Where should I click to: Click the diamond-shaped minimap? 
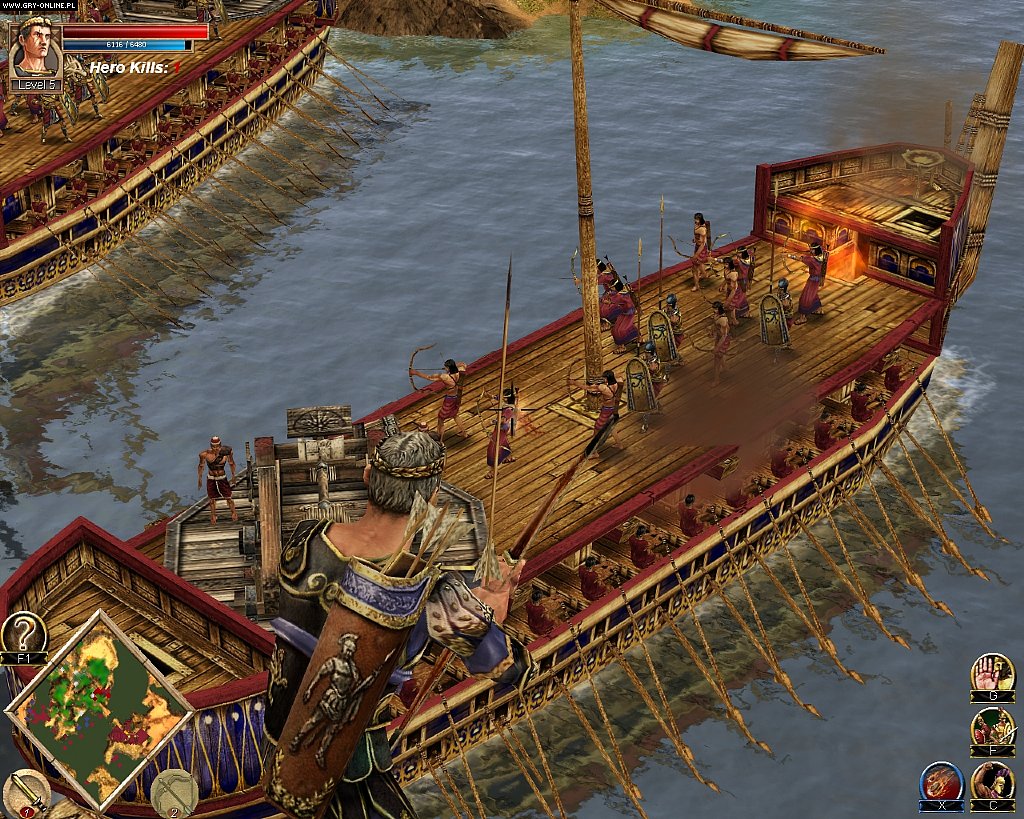99,710
